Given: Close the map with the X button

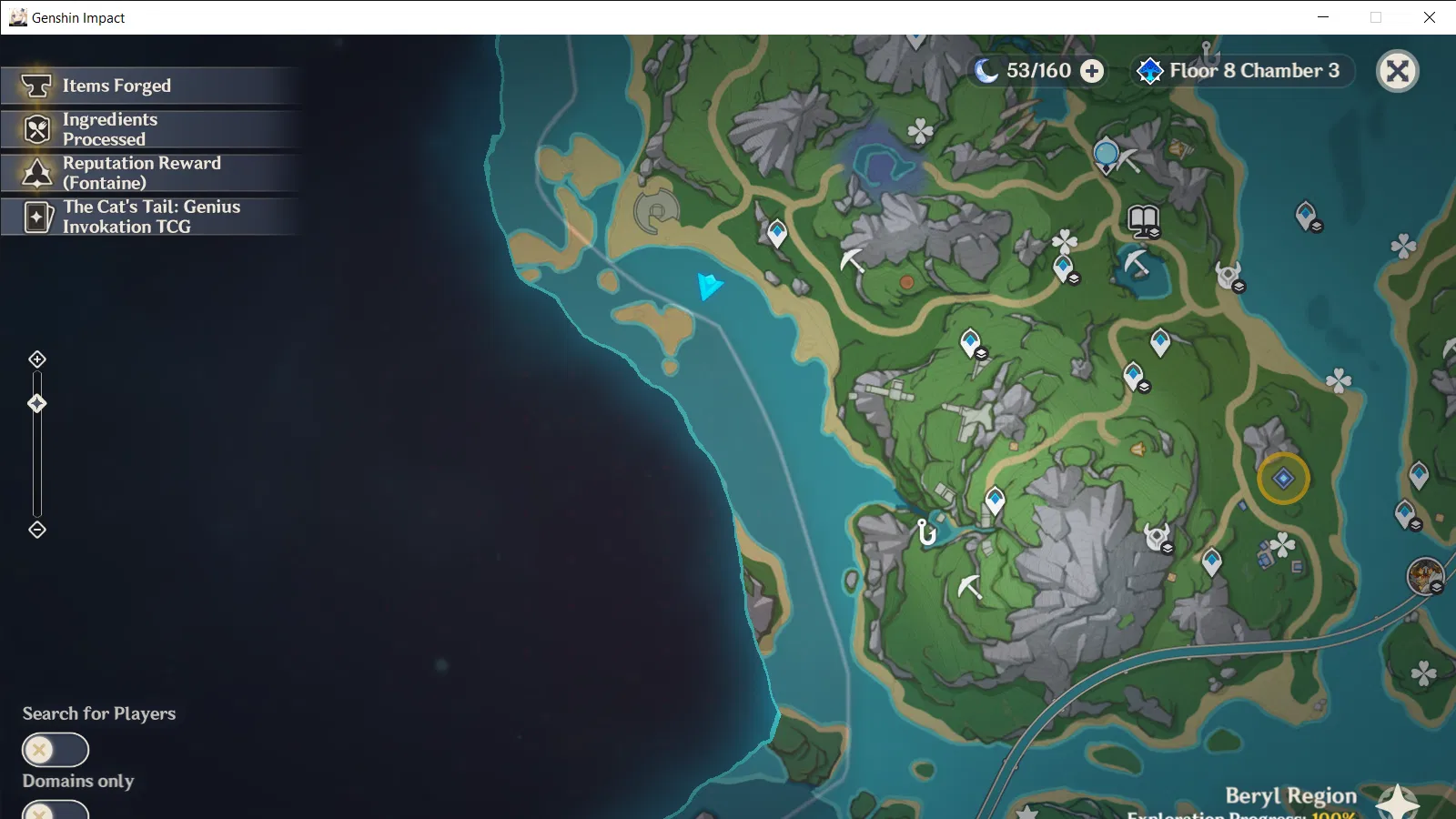Looking at the screenshot, I should (1398, 71).
